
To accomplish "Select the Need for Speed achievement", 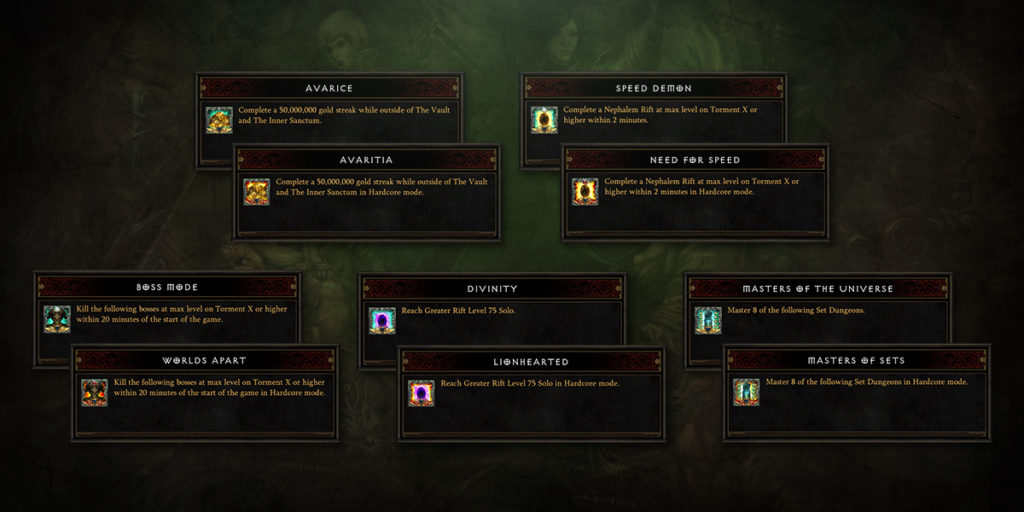I will click(695, 160).
